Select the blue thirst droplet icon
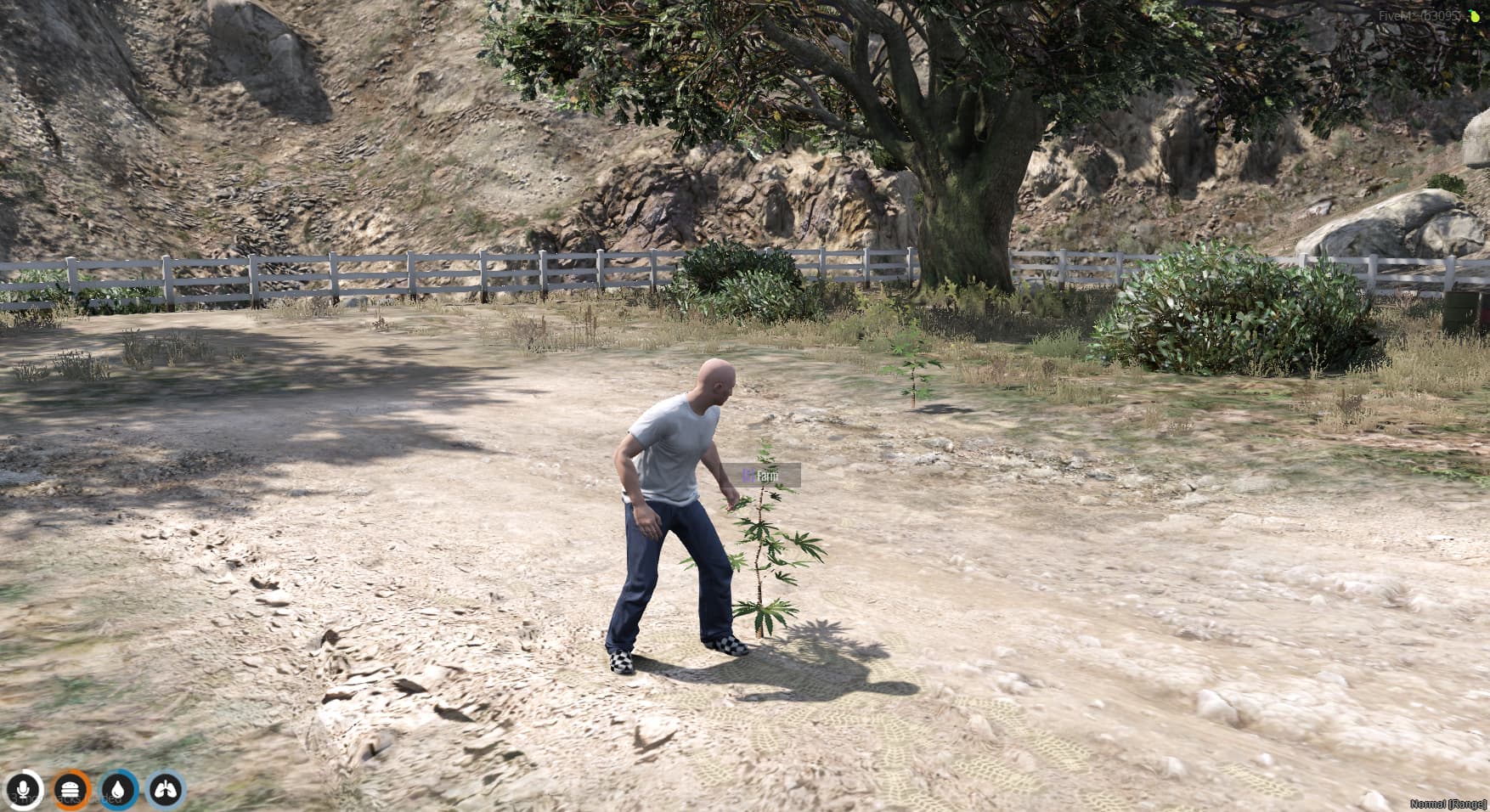The height and width of the screenshot is (812, 1490). [116, 788]
